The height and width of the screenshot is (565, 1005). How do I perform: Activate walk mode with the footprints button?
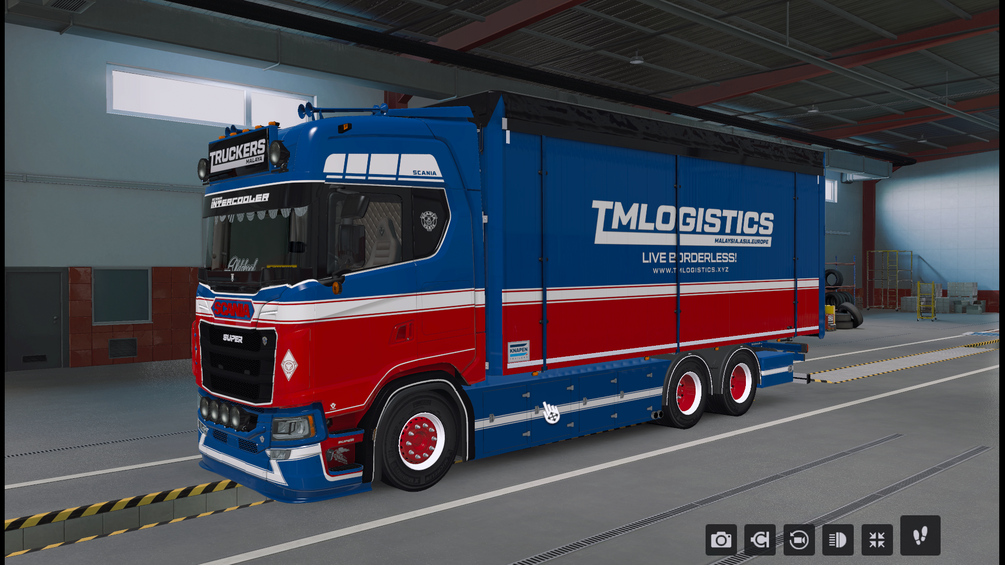(x=919, y=535)
